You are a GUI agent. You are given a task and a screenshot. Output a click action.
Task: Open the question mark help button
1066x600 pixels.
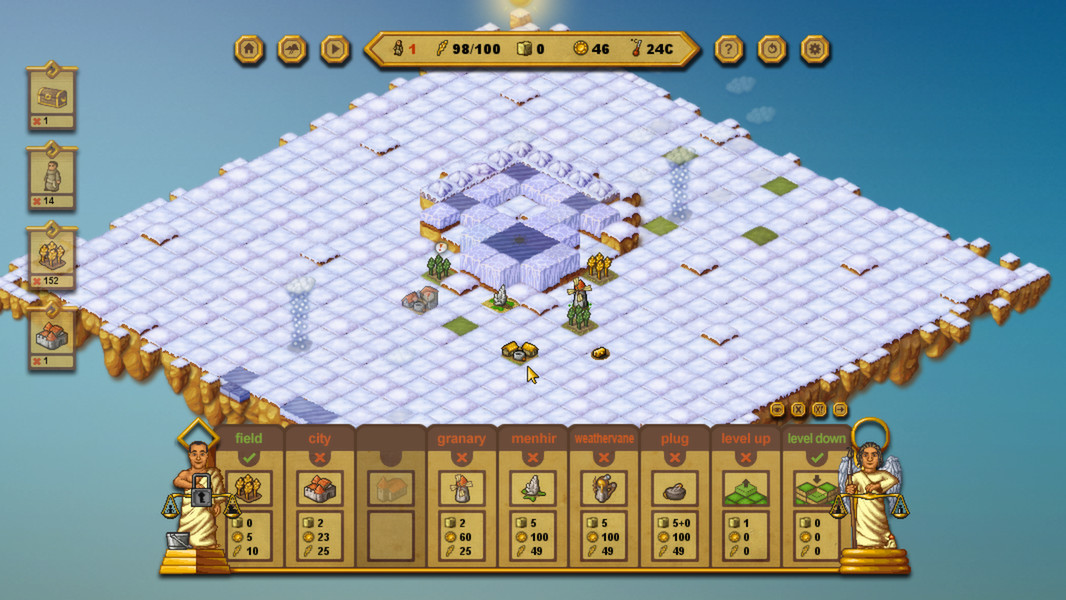pos(729,49)
